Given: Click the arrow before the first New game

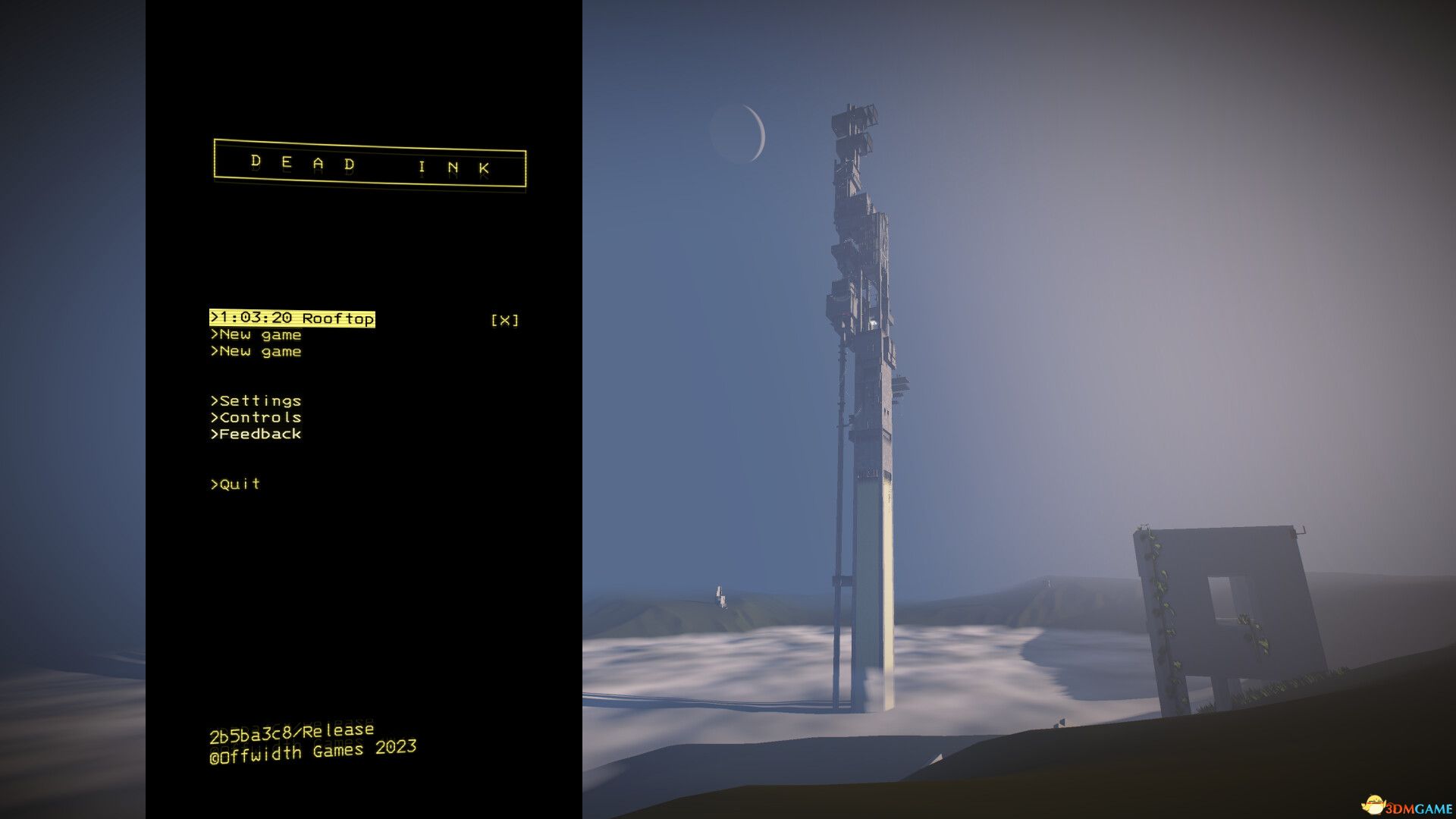Looking at the screenshot, I should coord(214,334).
